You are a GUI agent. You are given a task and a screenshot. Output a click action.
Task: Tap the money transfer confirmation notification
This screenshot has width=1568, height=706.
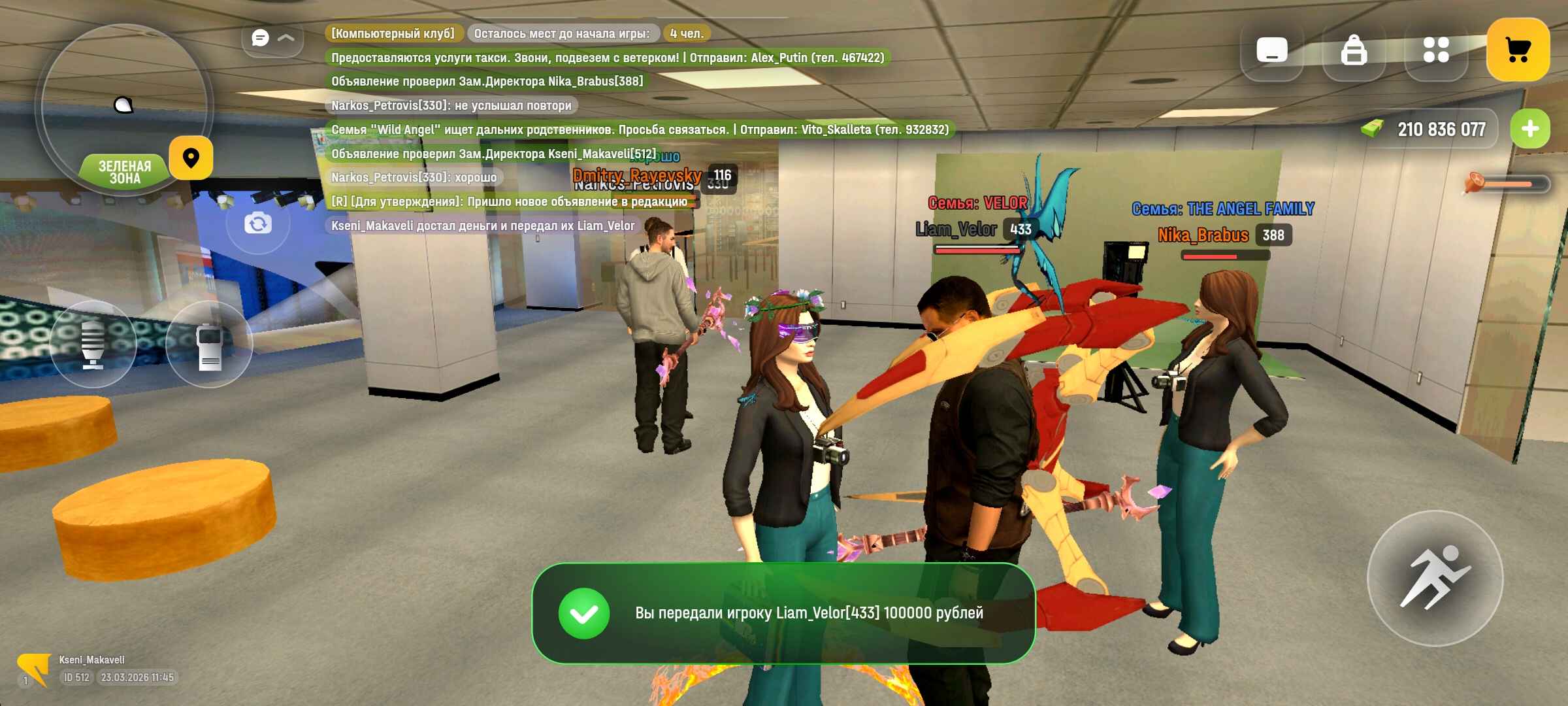[x=783, y=613]
